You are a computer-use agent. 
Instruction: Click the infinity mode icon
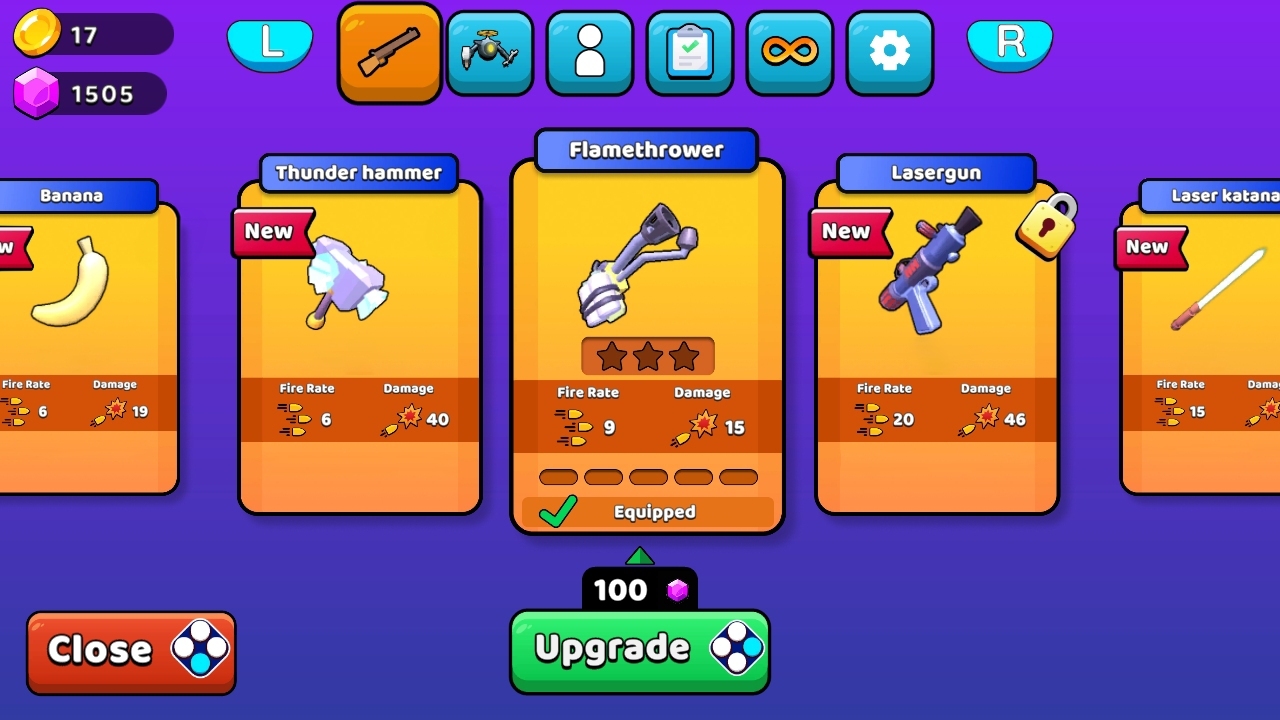tap(789, 52)
